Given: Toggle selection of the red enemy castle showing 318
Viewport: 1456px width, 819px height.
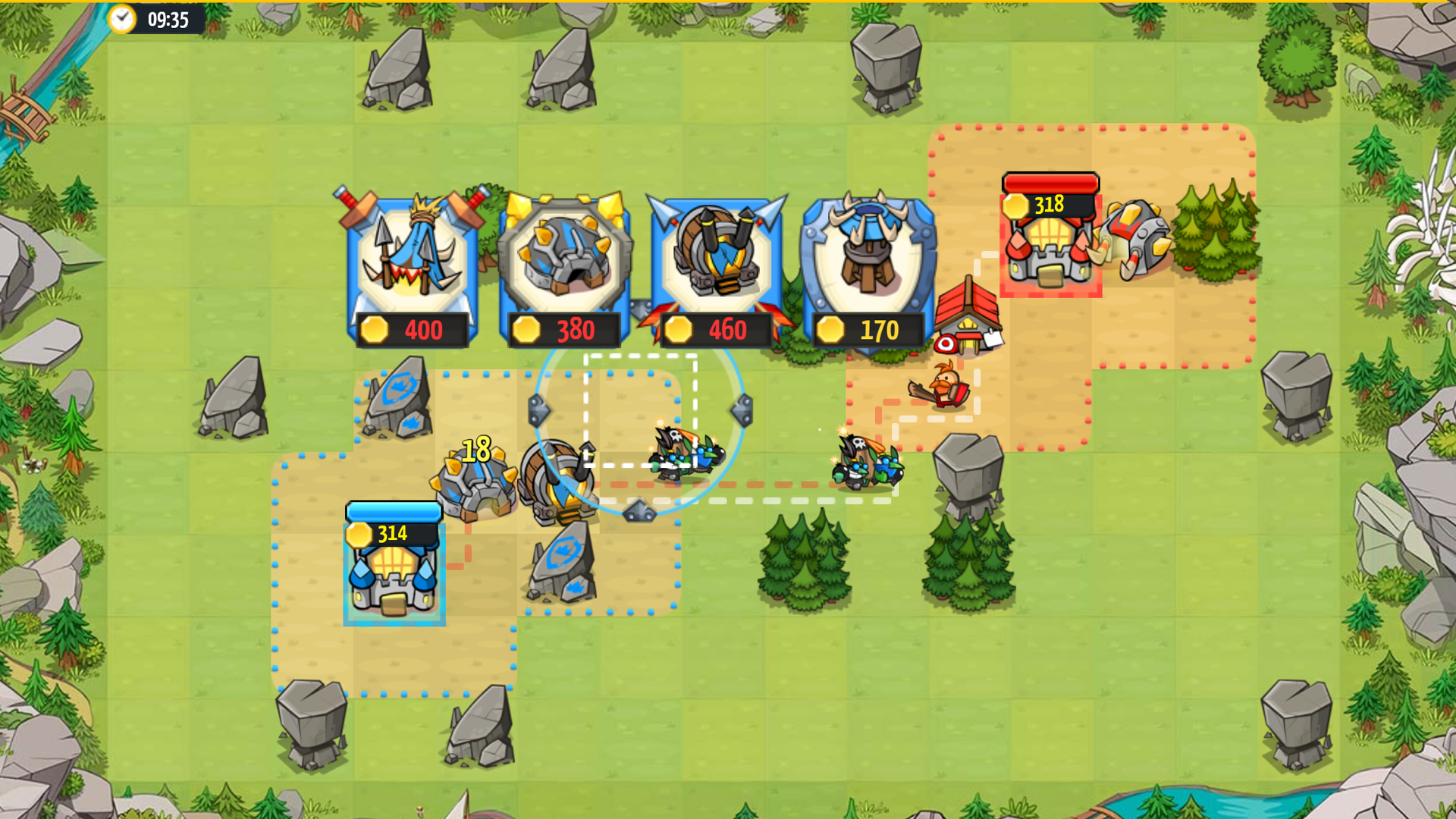Looking at the screenshot, I should pyautogui.click(x=1051, y=250).
